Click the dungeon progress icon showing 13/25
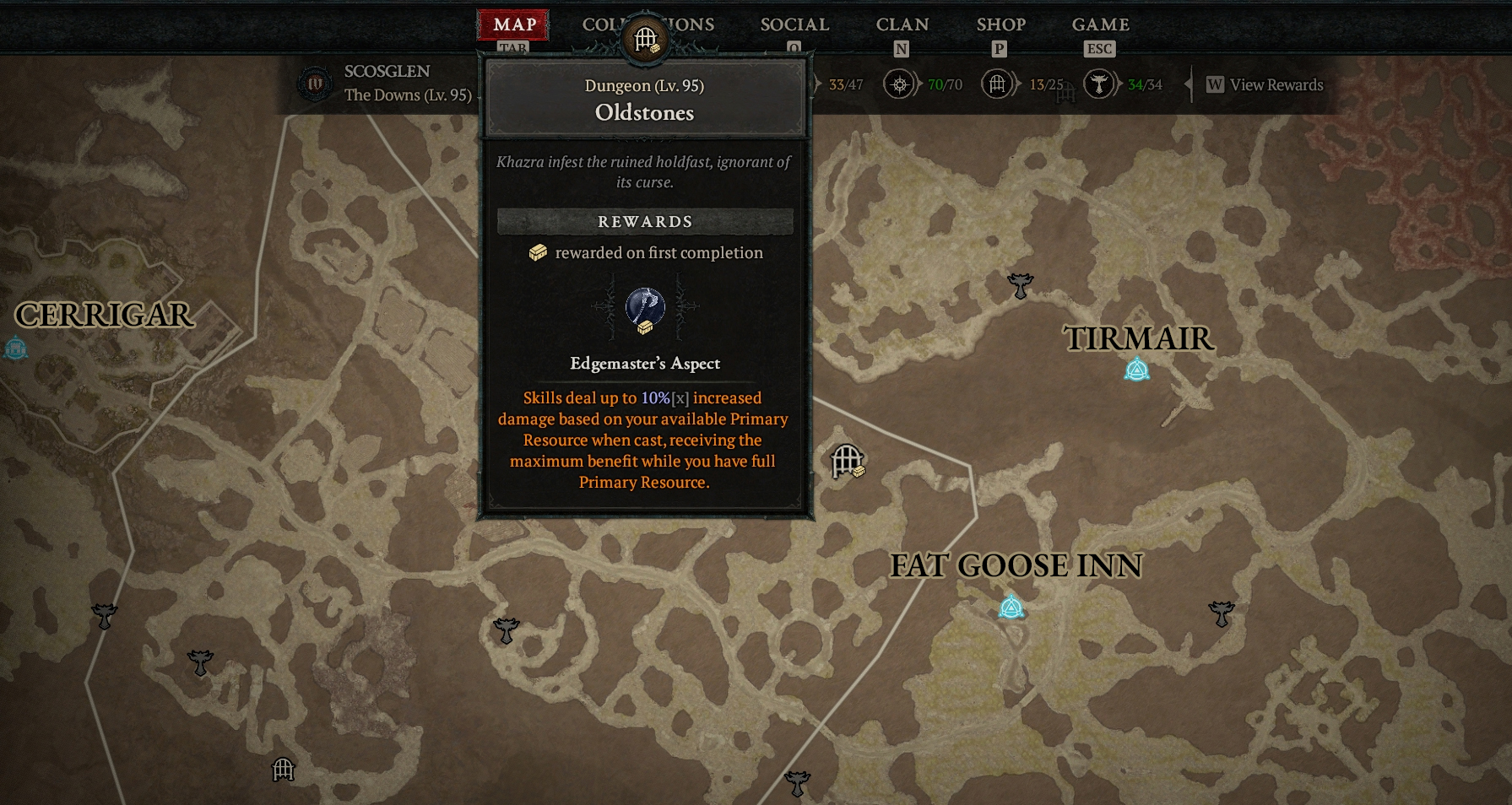 997,84
